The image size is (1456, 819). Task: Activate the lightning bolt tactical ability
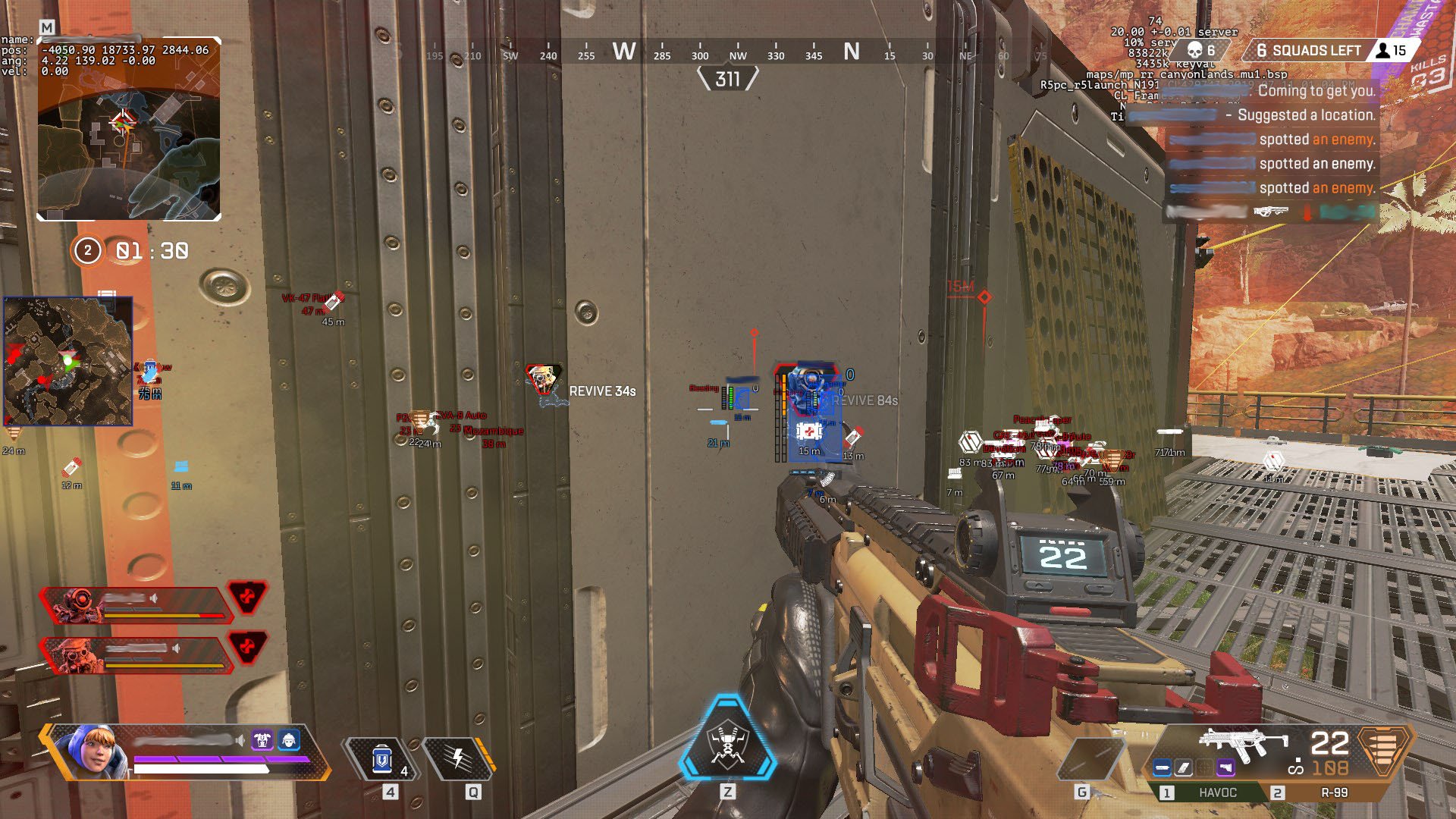(458, 758)
